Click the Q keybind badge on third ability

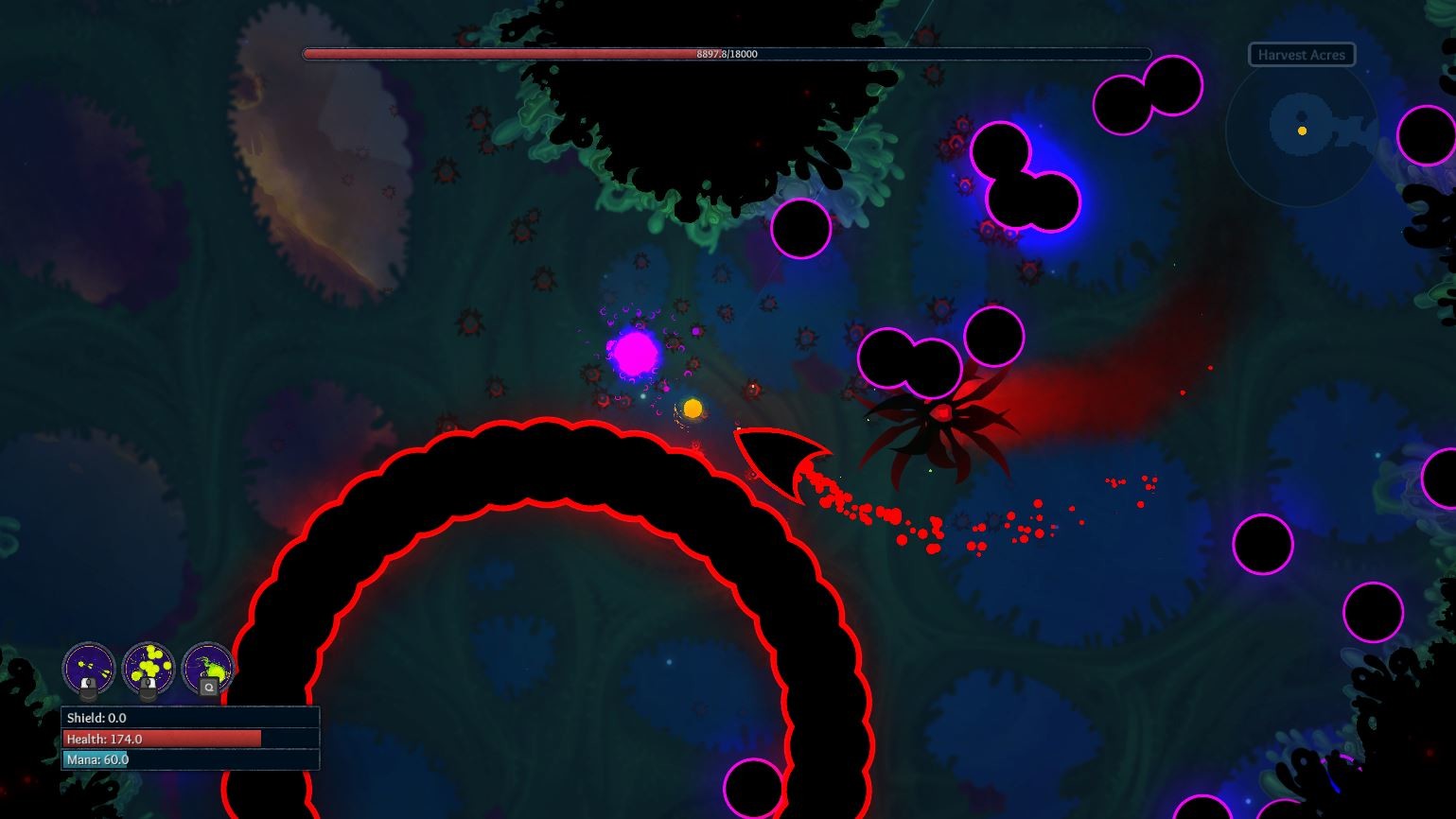pos(209,688)
